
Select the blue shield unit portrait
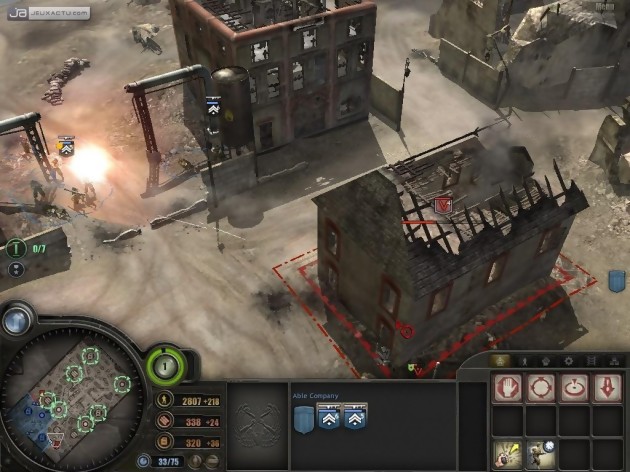pyautogui.click(x=304, y=417)
